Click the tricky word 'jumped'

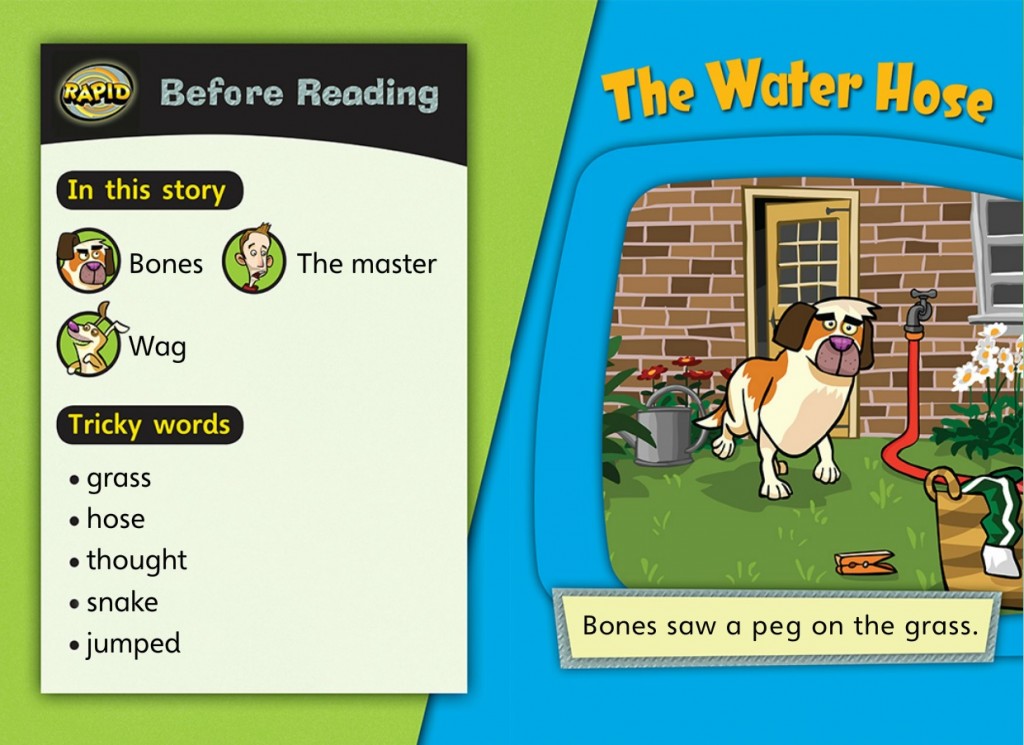(x=133, y=644)
